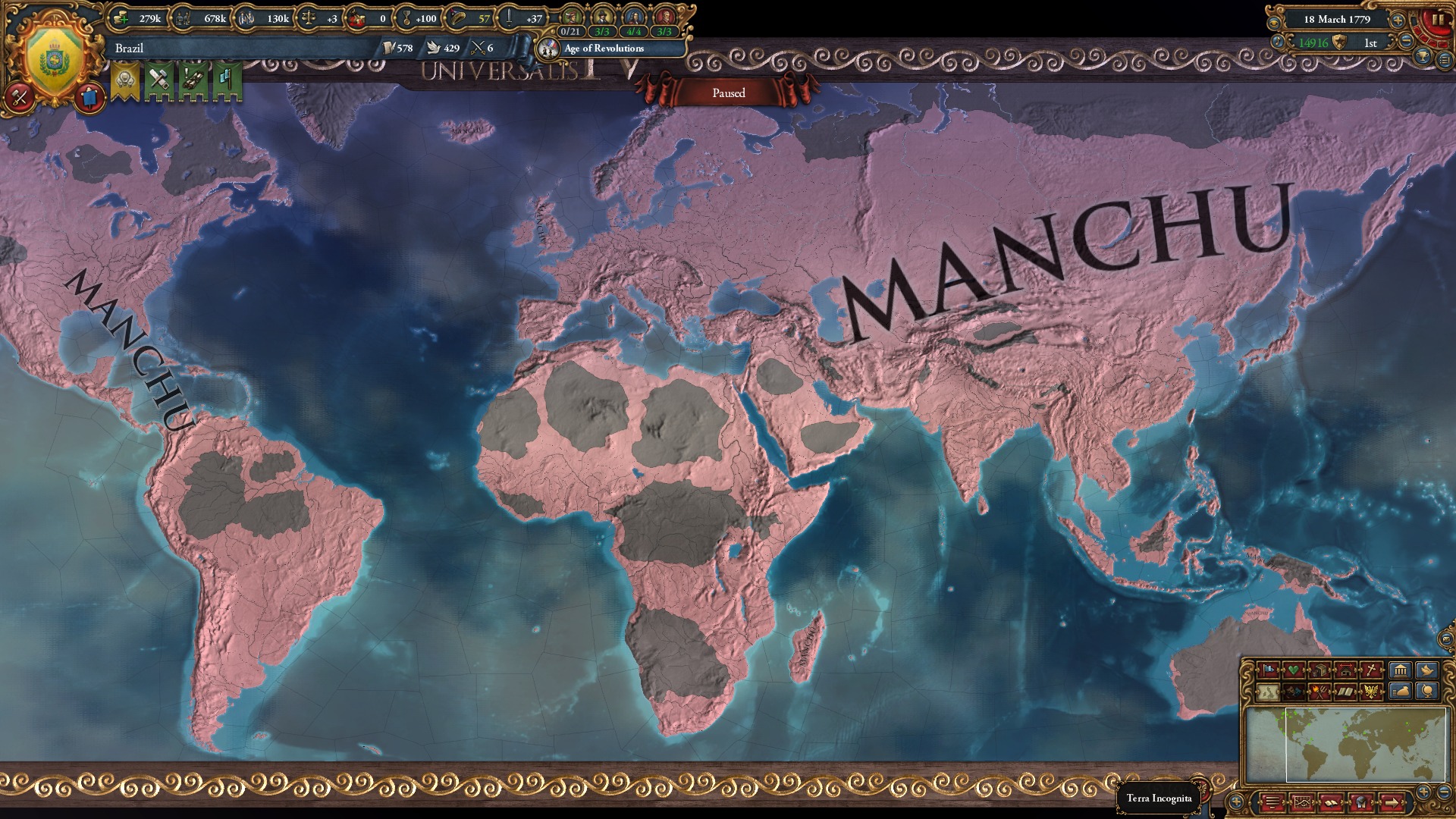Switch to the trade goods mapmode

1321,670
